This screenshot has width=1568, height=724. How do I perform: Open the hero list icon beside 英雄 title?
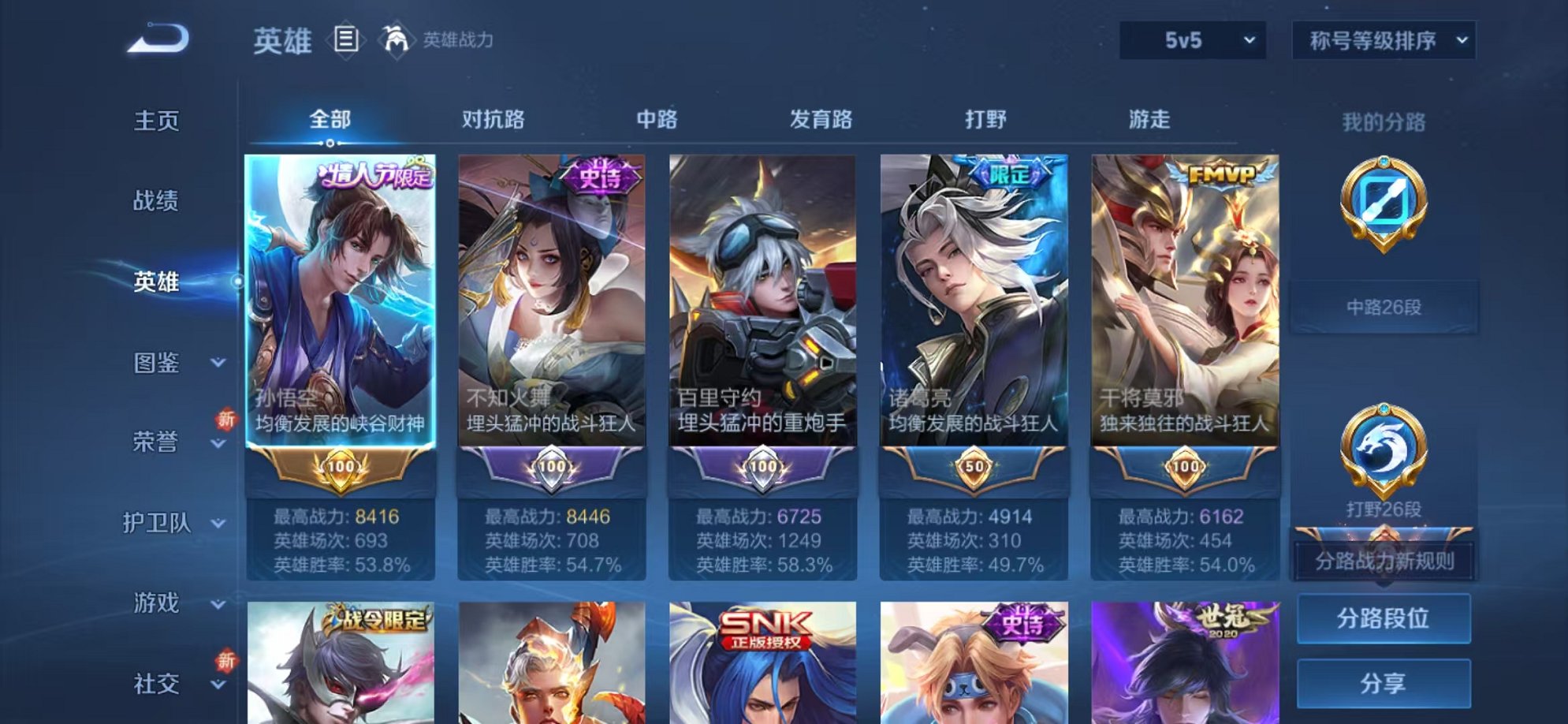tap(345, 38)
